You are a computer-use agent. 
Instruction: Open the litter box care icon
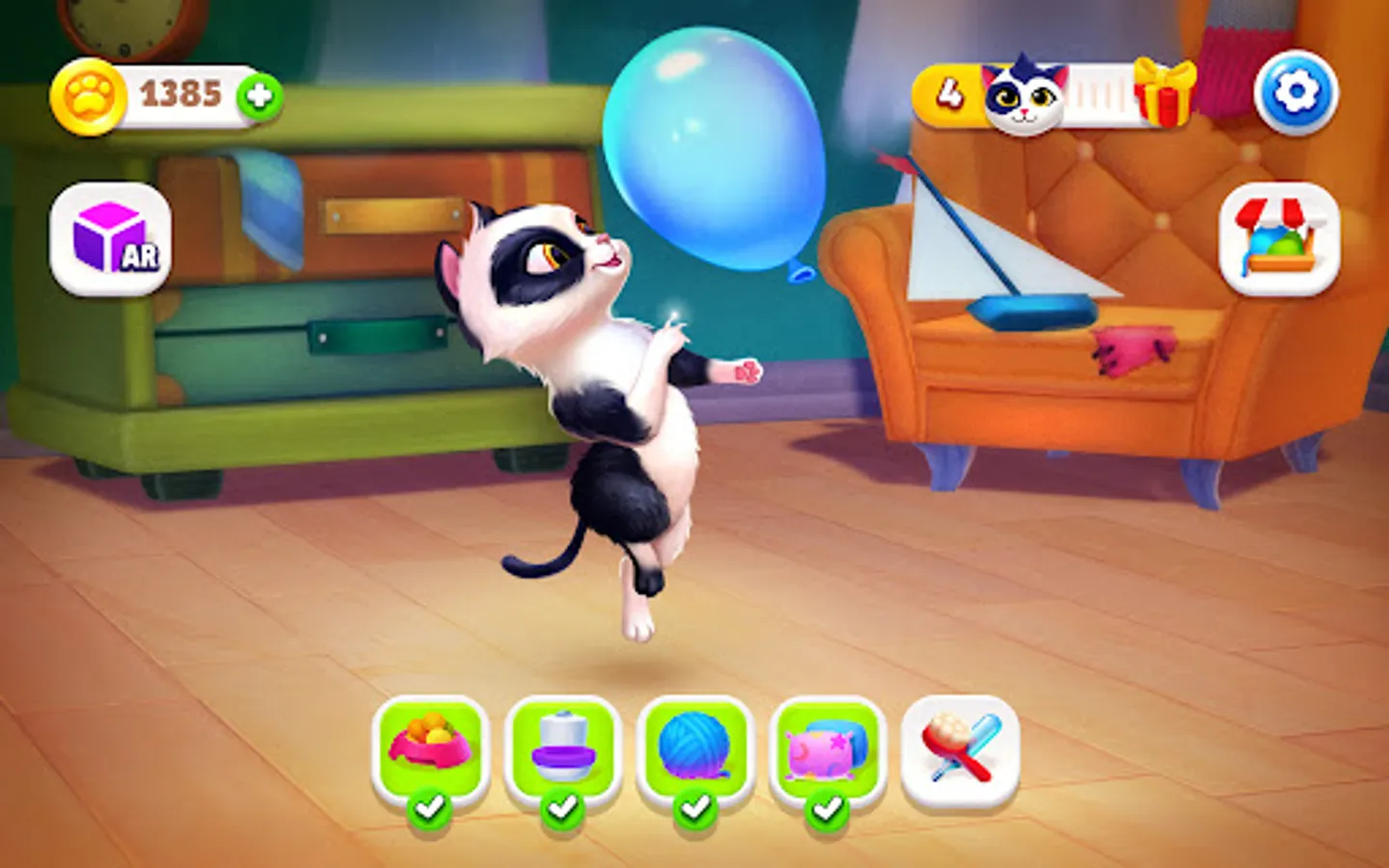562,747
